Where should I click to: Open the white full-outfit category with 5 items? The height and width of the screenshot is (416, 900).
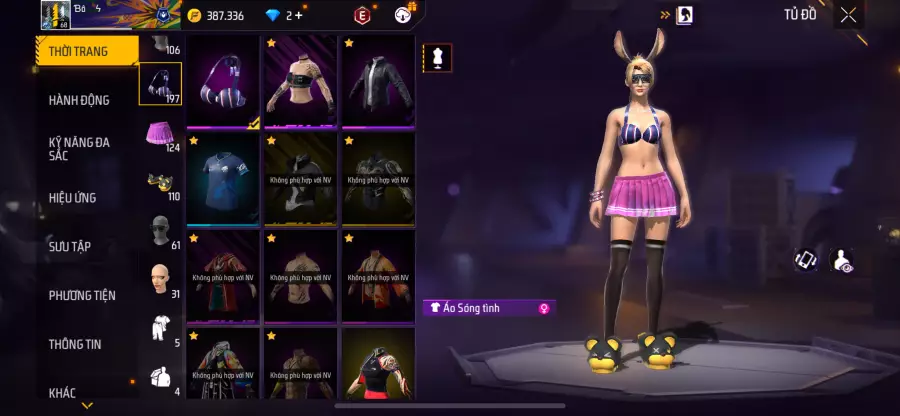point(159,329)
